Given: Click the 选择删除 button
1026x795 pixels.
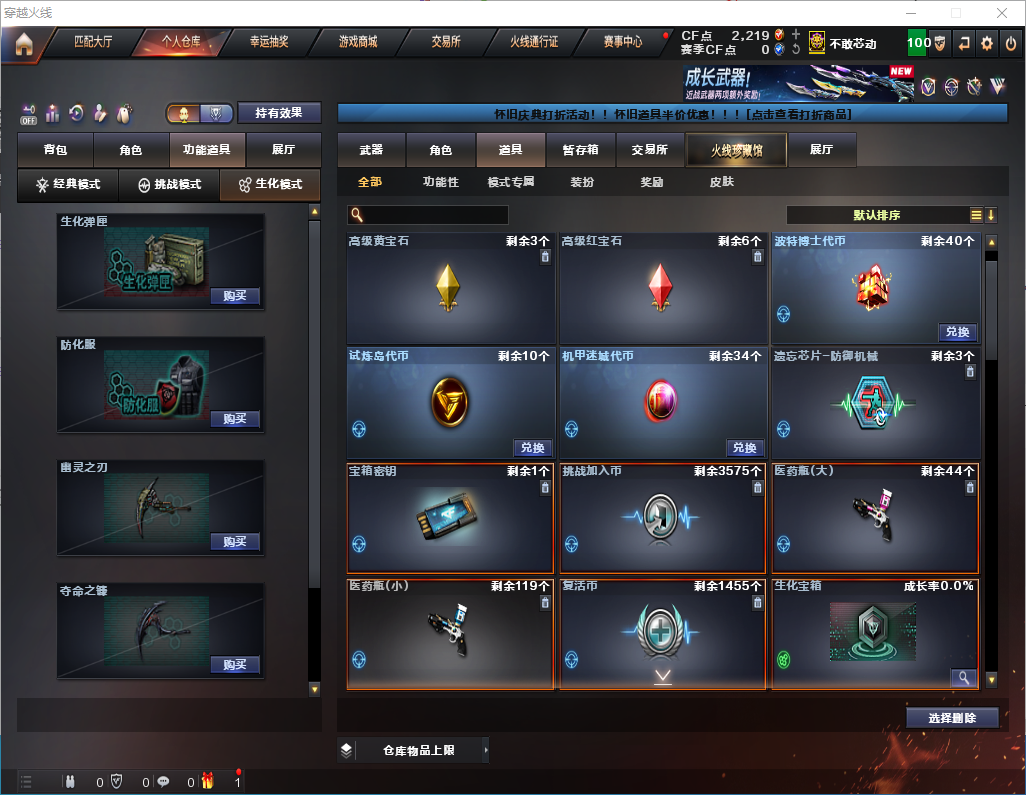Looking at the screenshot, I should point(952,718).
